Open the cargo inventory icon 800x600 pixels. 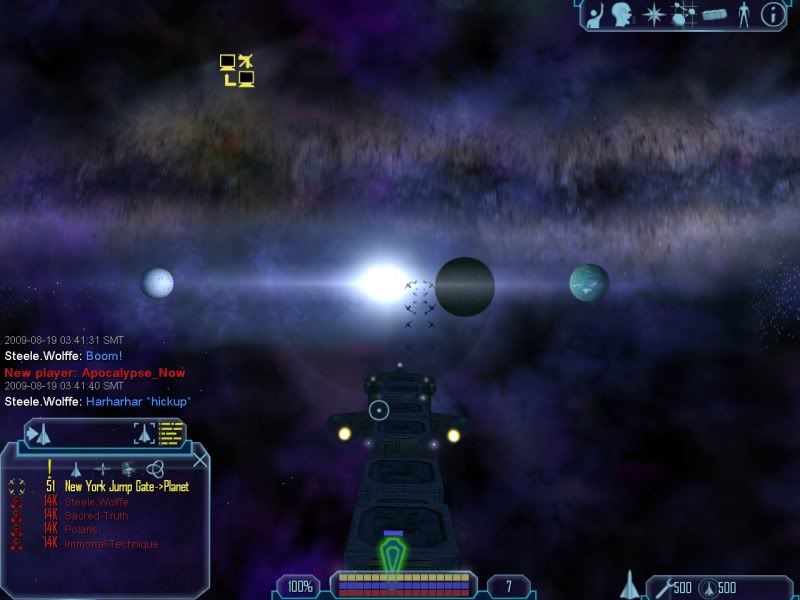714,14
